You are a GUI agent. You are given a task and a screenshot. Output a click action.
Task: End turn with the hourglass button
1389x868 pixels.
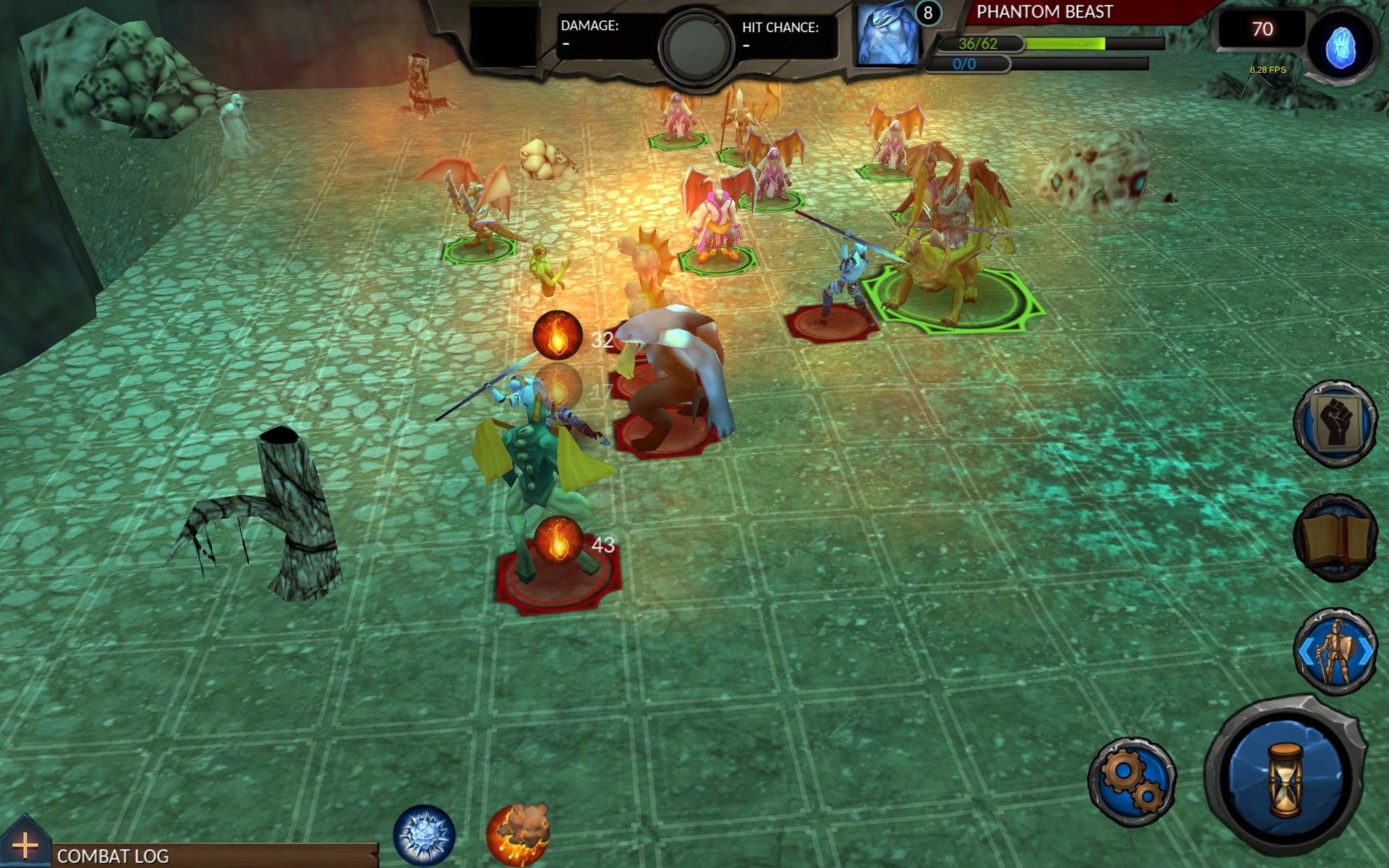(x=1287, y=779)
